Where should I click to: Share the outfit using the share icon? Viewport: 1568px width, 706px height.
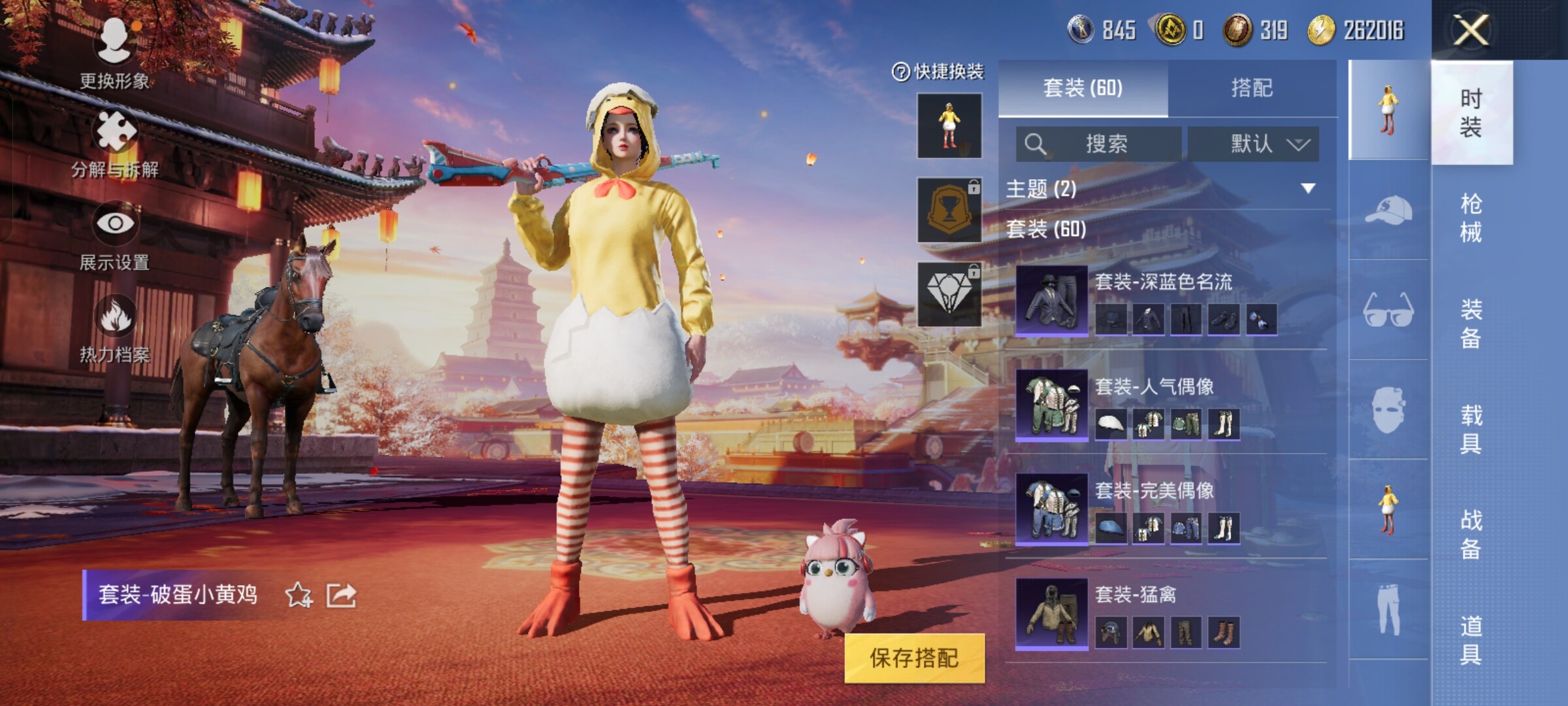tap(342, 595)
